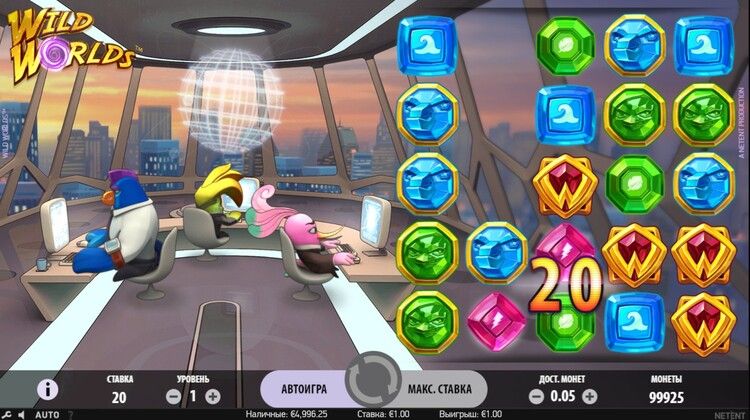Set max bet with Макс. Ставка
Image resolution: width=750 pixels, height=420 pixels.
coord(445,388)
